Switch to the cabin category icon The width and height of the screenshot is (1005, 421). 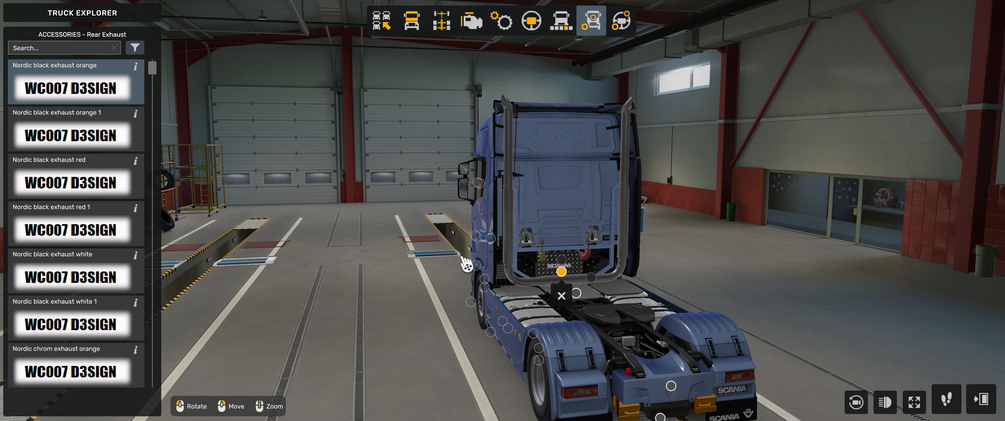pos(411,21)
